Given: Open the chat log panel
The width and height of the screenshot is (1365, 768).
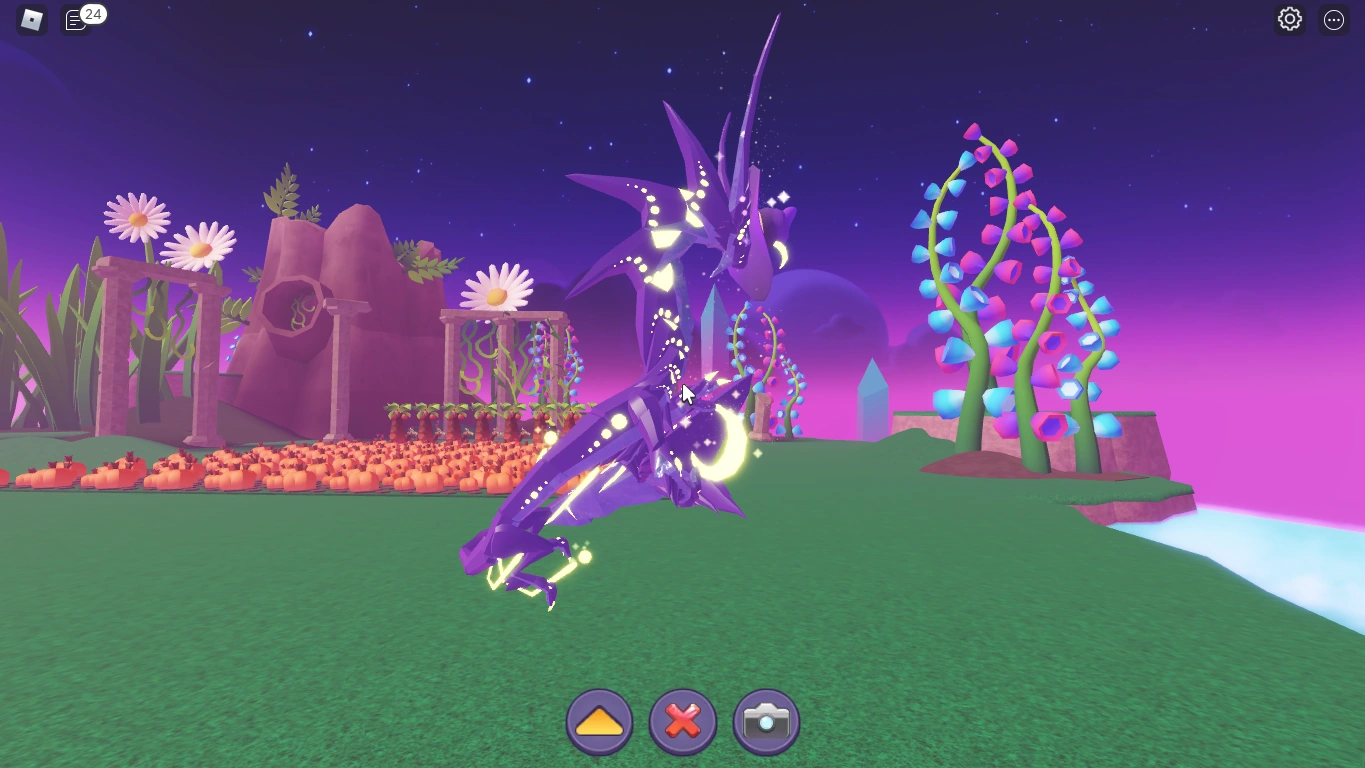Looking at the screenshot, I should pyautogui.click(x=75, y=17).
